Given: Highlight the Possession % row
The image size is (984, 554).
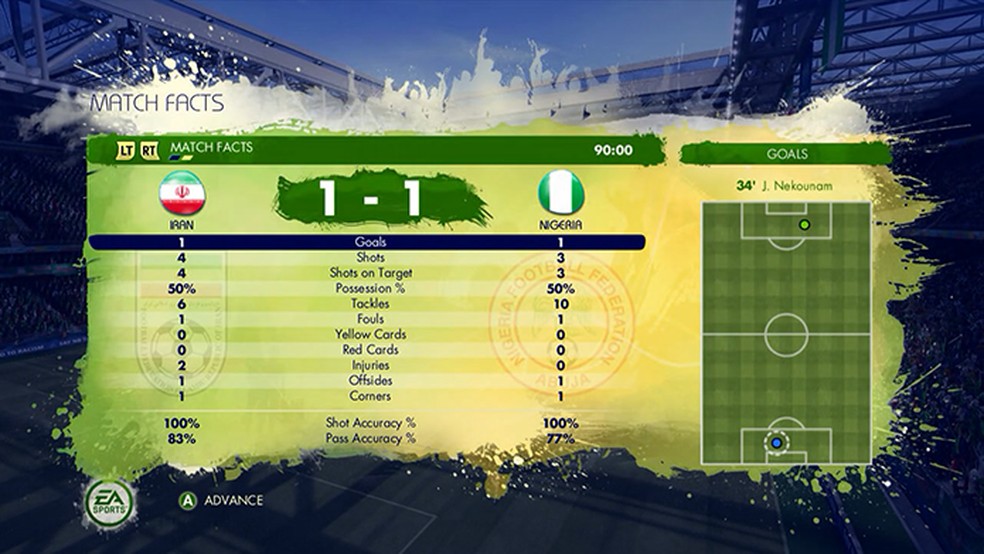Looking at the screenshot, I should [x=368, y=288].
